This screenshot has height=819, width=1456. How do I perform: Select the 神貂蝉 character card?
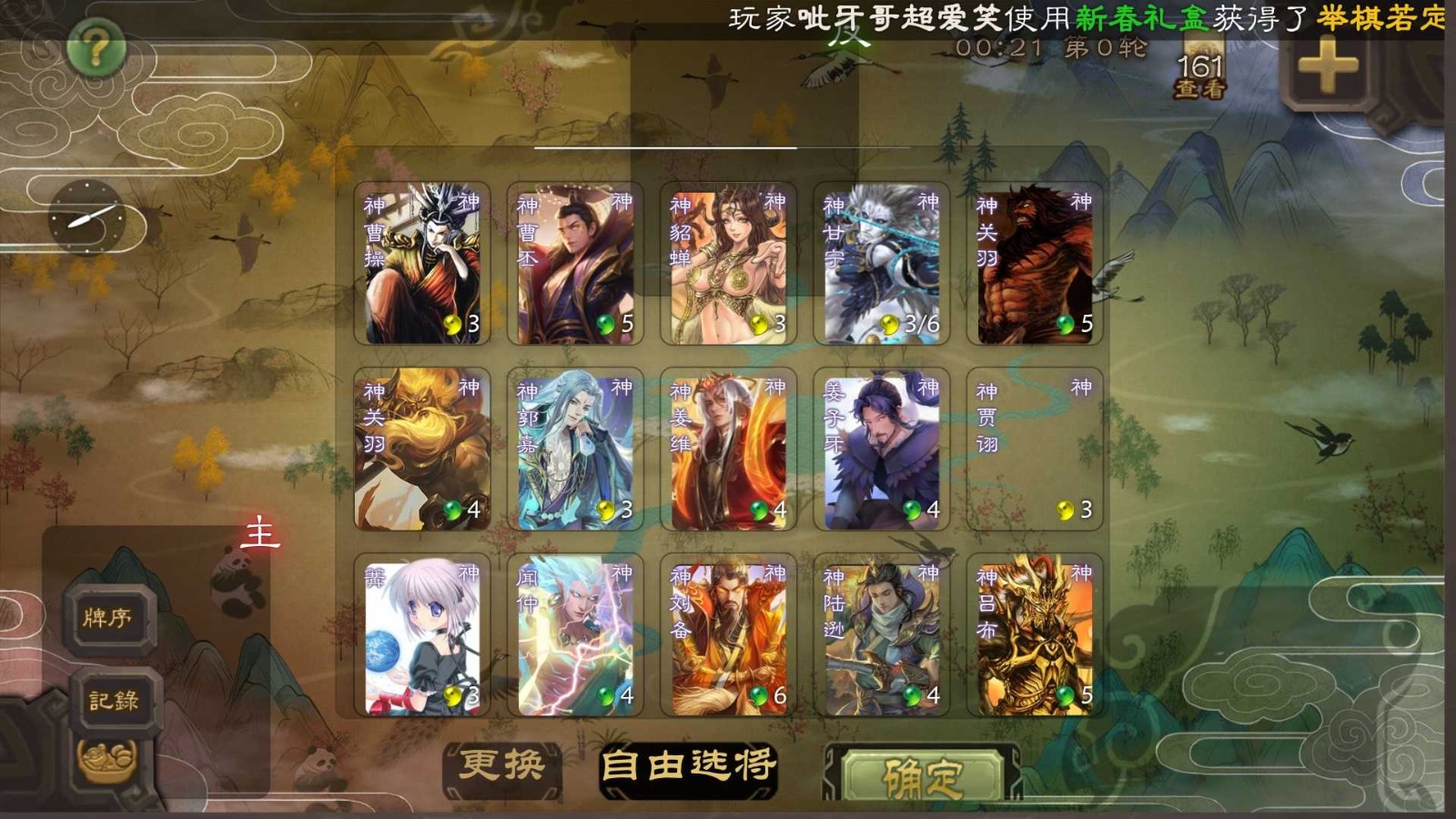[x=728, y=261]
